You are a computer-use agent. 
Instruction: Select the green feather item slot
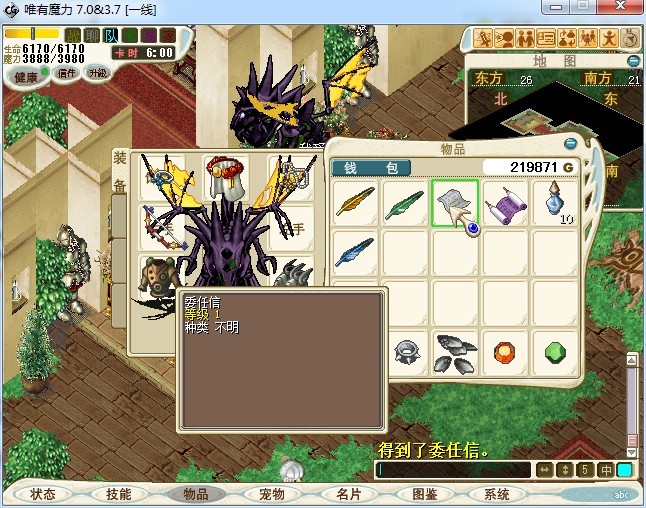coord(406,203)
